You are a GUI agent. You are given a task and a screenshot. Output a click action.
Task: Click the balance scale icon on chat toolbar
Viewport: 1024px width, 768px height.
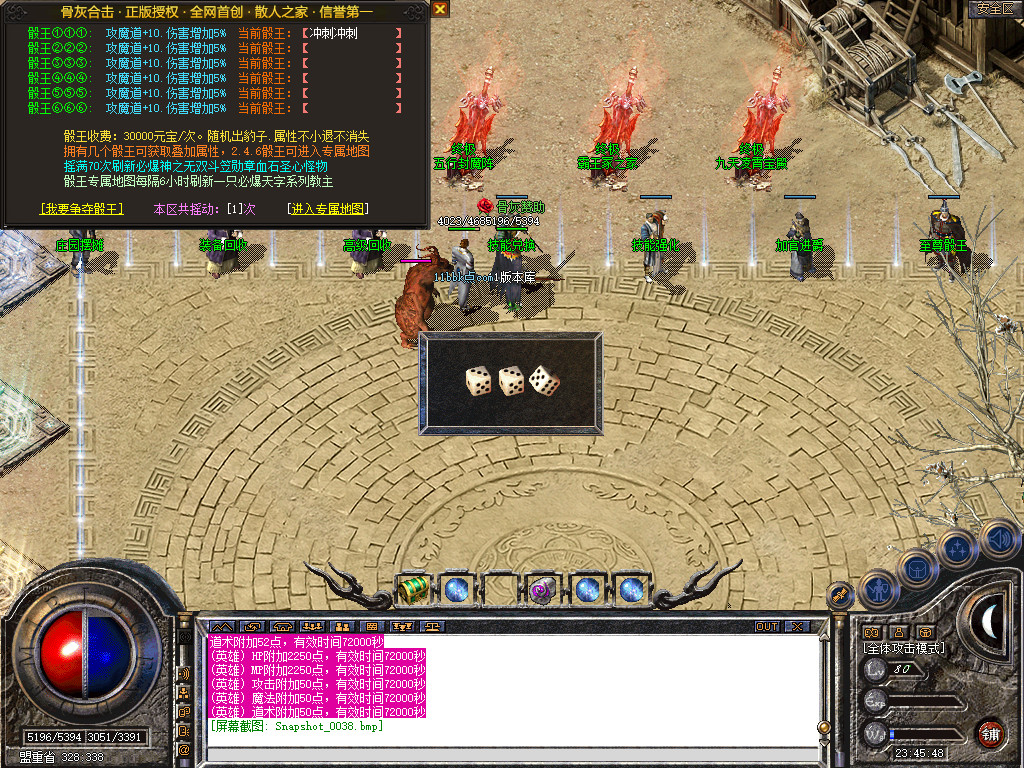click(x=432, y=627)
